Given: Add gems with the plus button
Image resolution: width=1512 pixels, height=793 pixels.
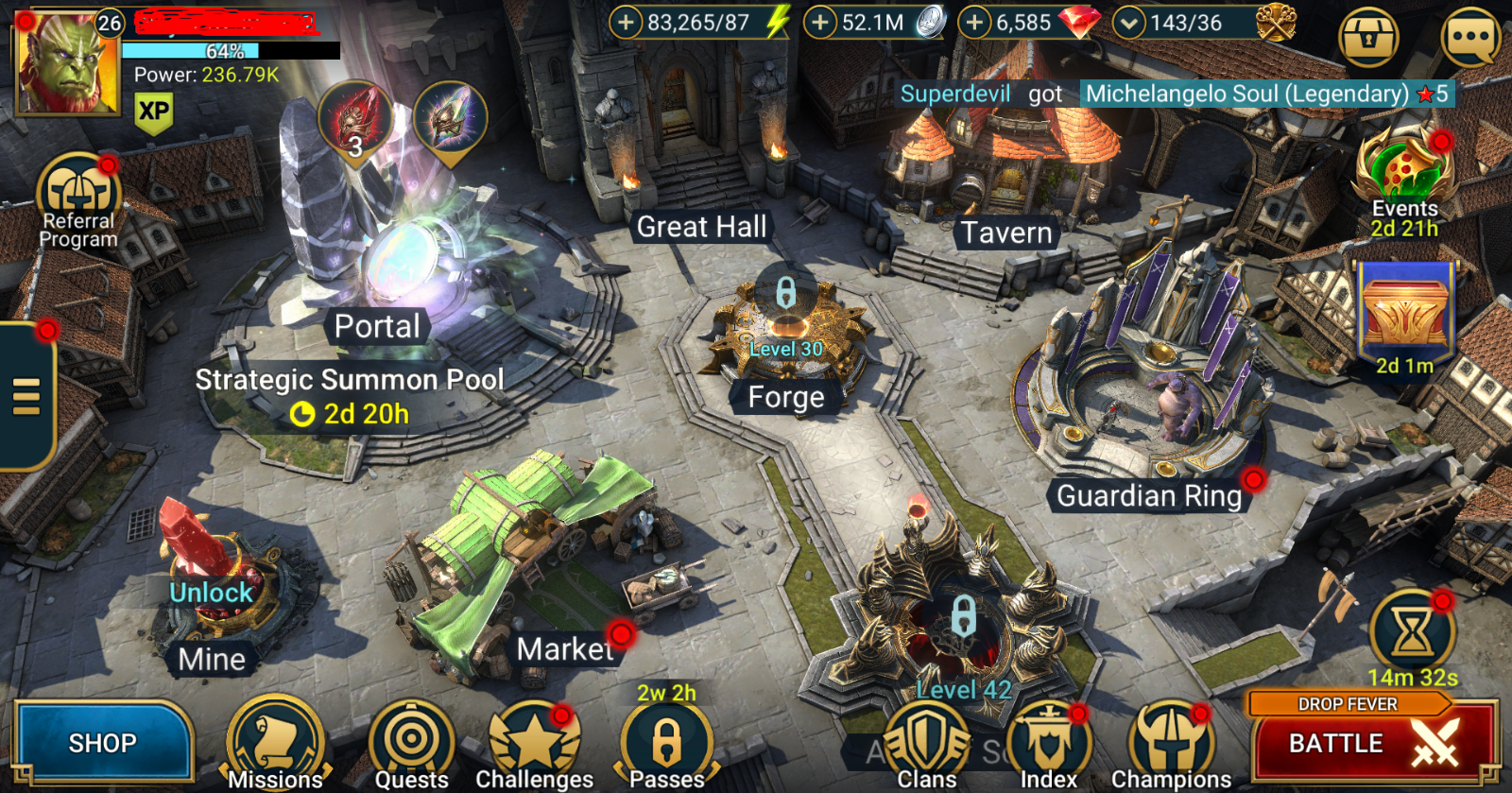Looking at the screenshot, I should (x=974, y=22).
